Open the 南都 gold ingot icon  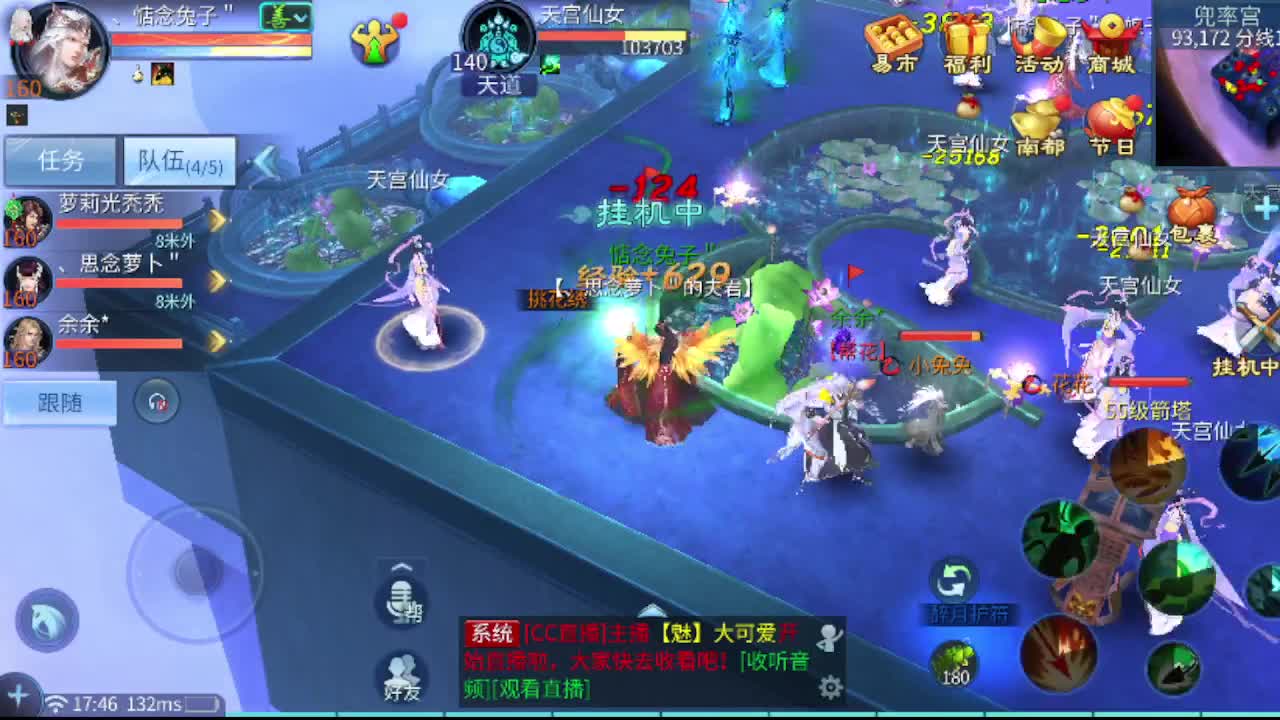(x=1040, y=120)
